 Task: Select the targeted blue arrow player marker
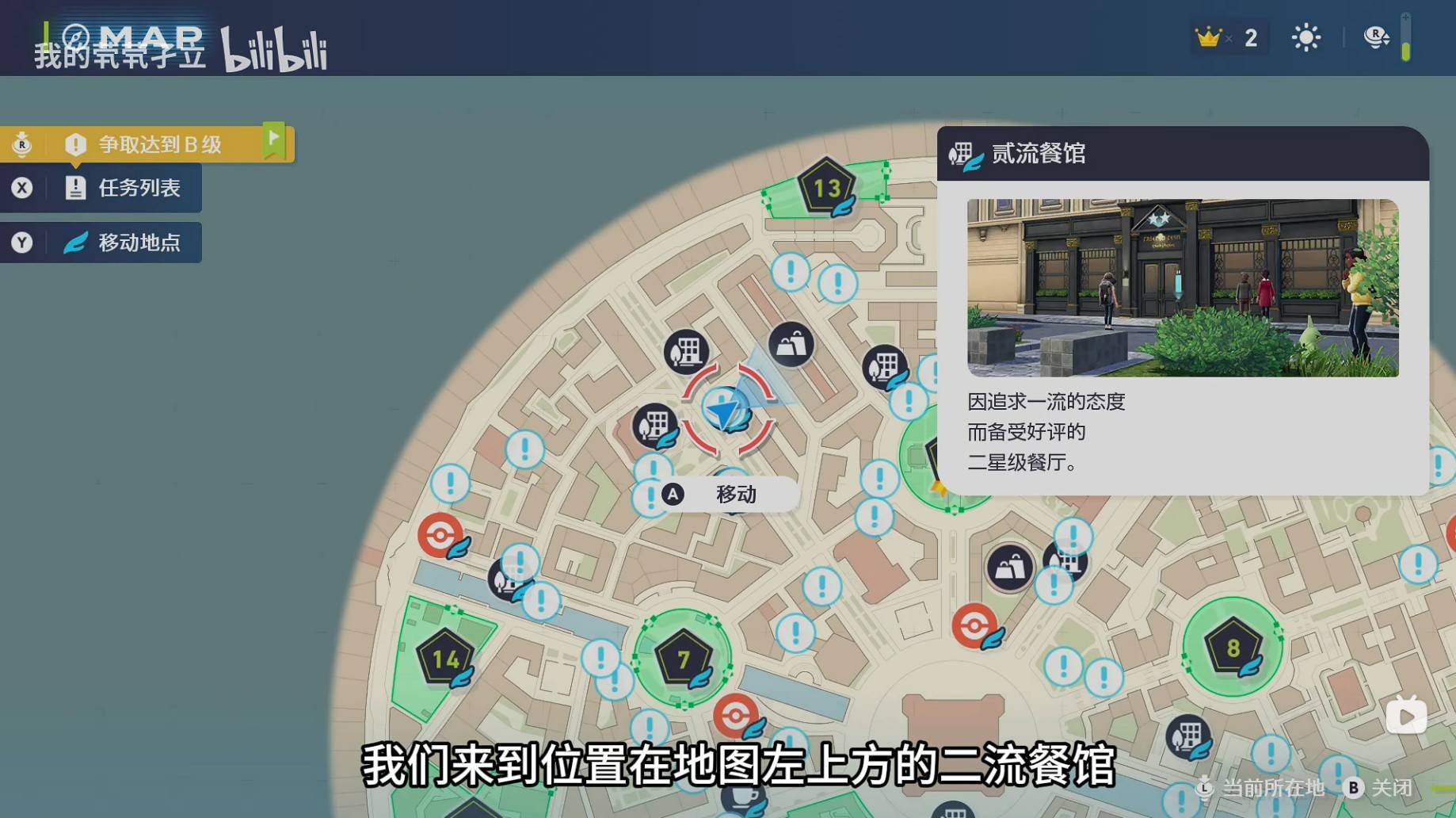[x=726, y=410]
